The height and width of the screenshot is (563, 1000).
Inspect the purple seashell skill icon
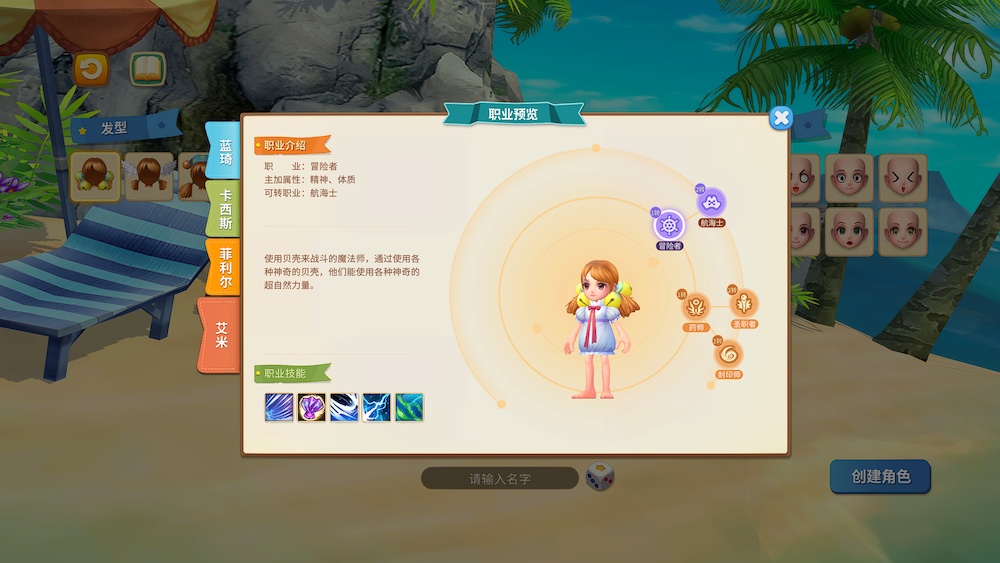[x=312, y=407]
